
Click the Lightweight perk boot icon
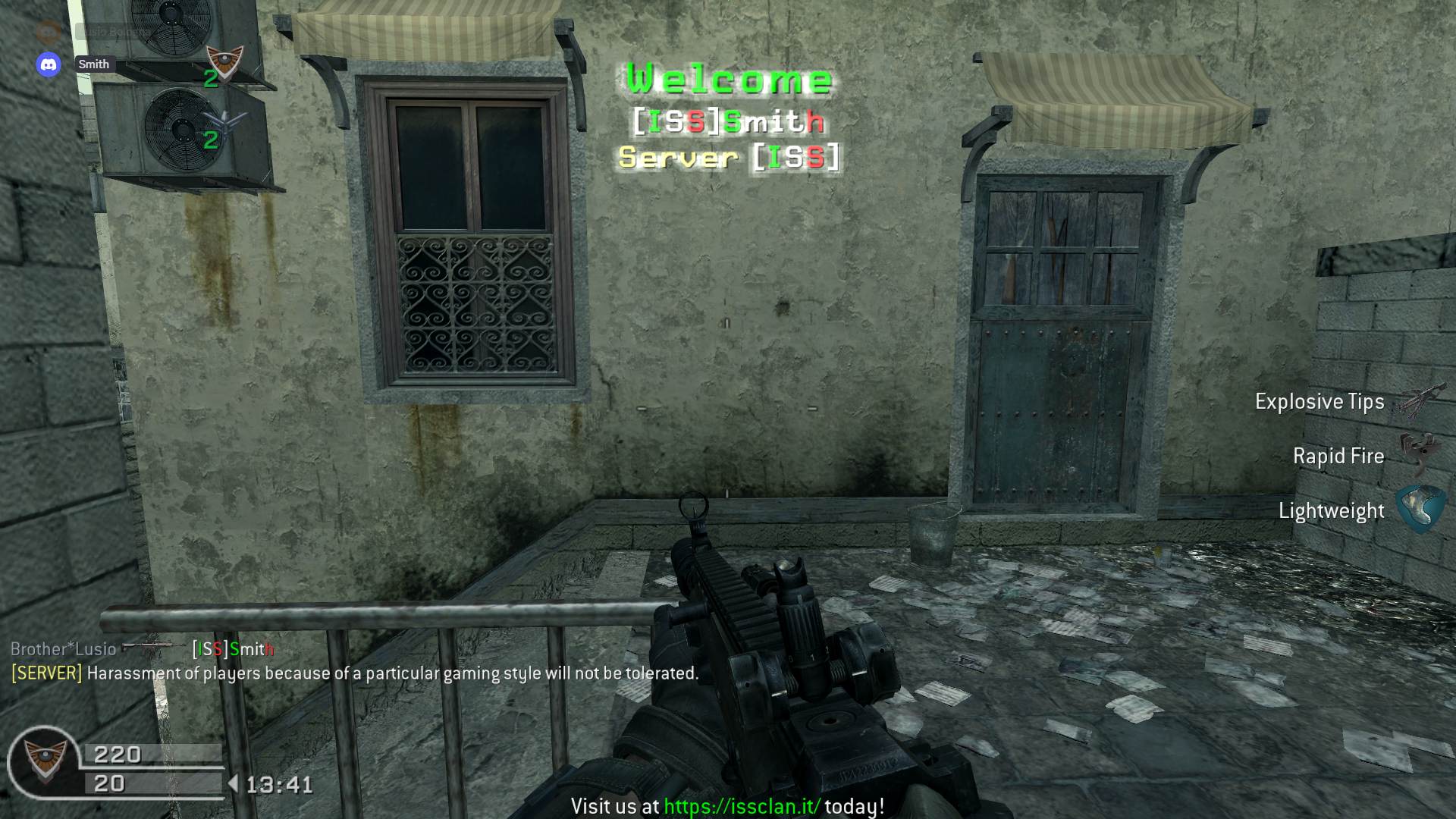coord(1419,509)
